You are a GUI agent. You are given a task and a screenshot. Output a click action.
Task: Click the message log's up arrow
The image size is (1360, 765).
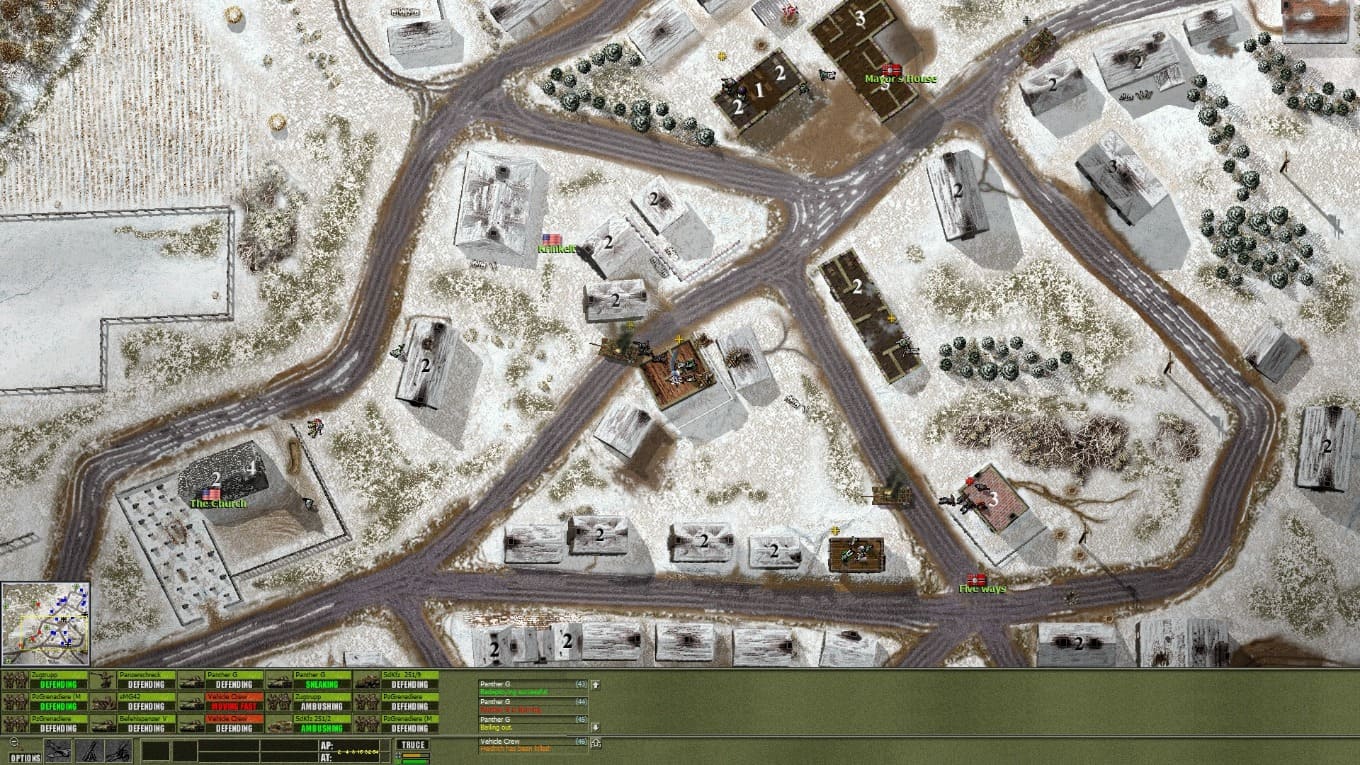point(596,685)
